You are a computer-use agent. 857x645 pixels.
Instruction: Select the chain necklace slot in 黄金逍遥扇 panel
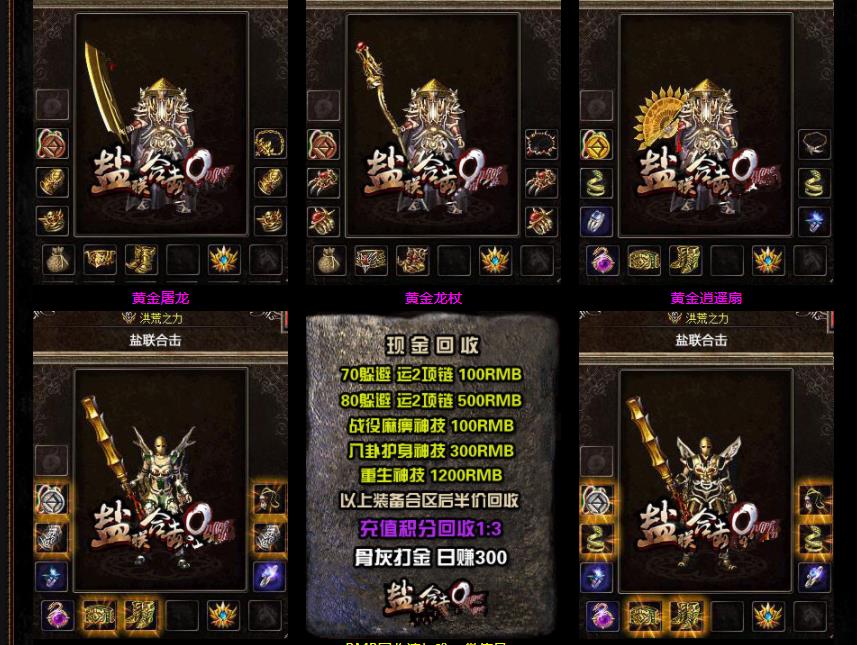[x=814, y=144]
